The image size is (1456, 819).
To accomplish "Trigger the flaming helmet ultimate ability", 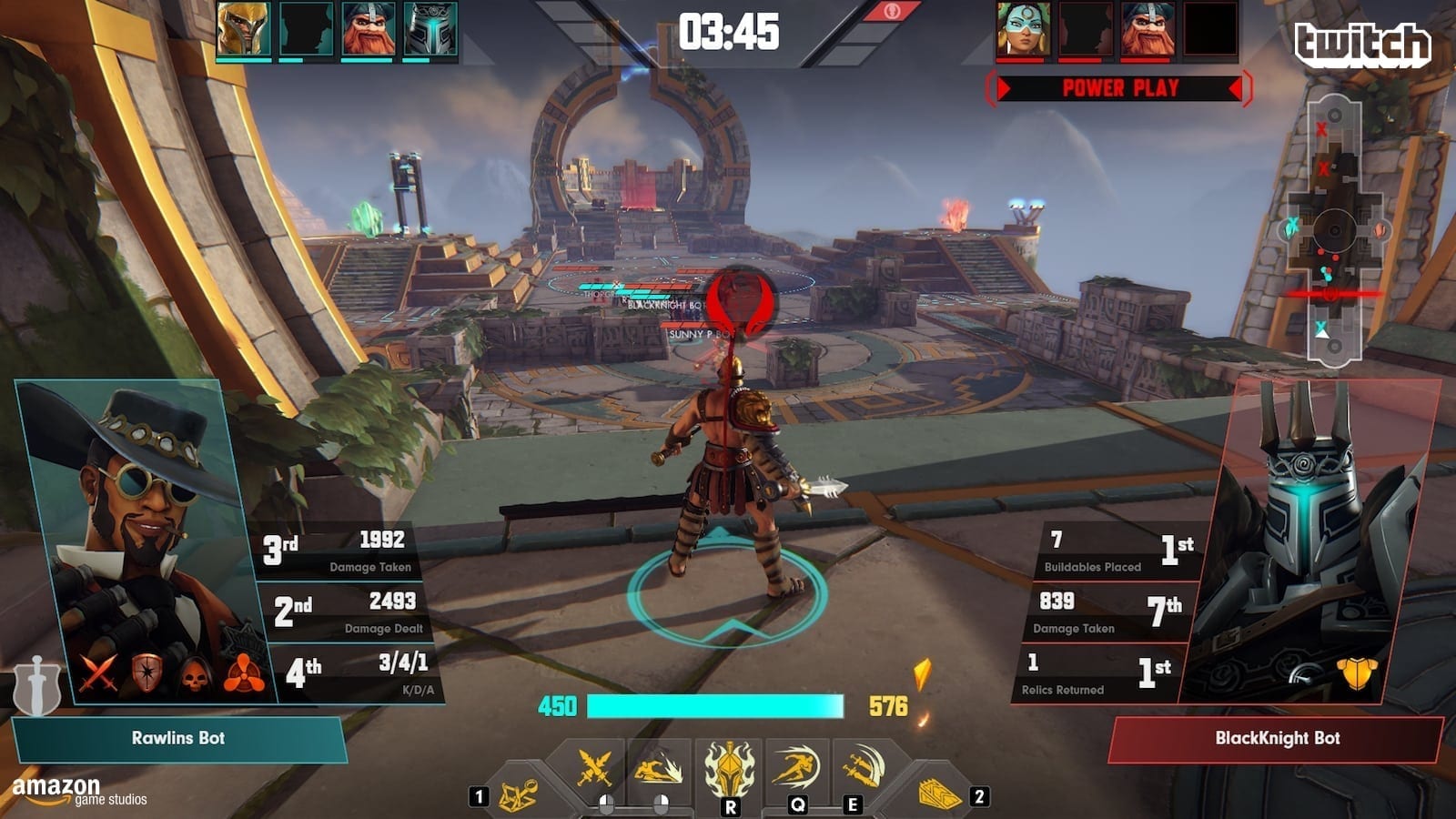I will pos(730,770).
